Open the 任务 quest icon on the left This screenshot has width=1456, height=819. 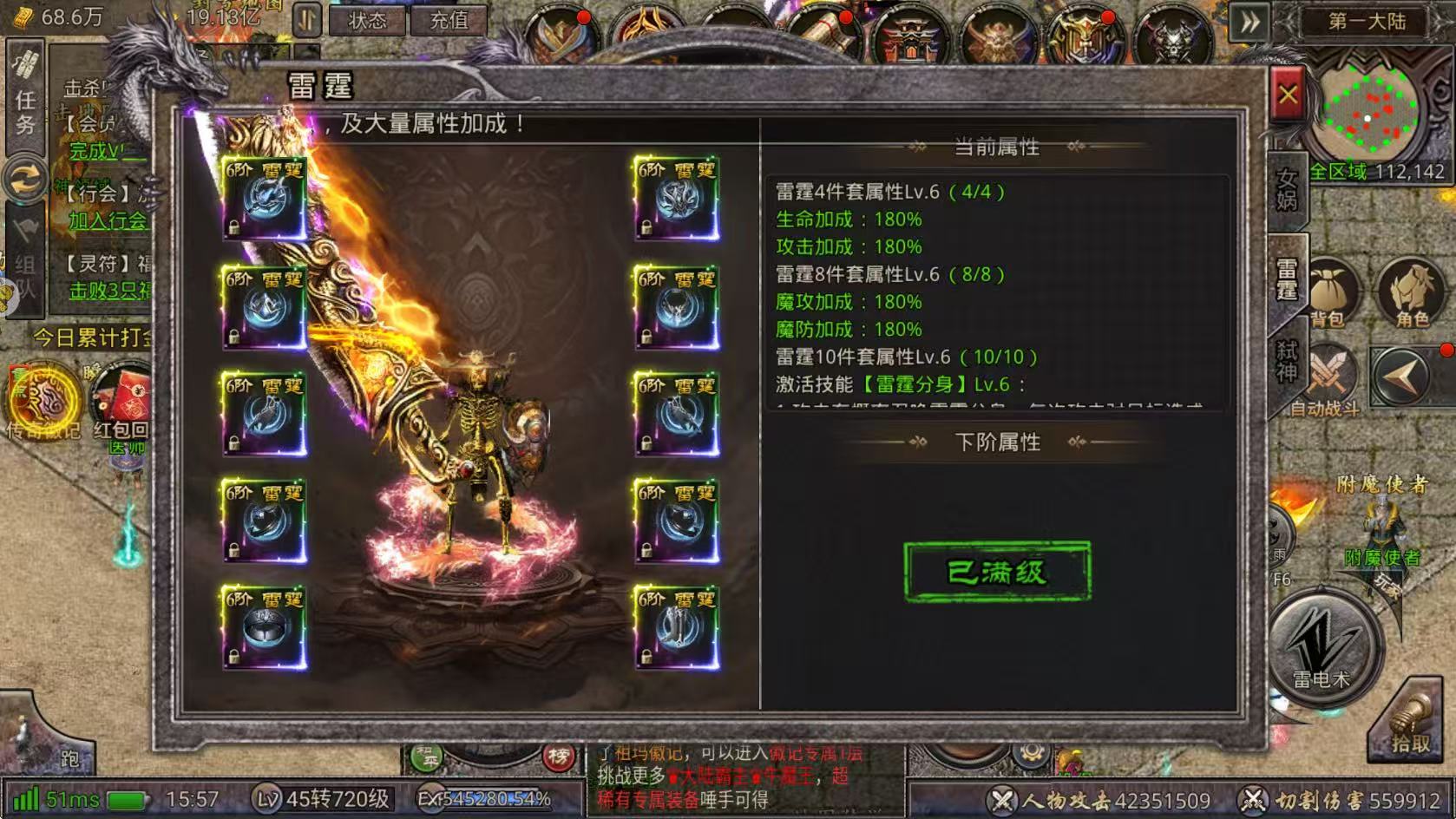(x=25, y=100)
